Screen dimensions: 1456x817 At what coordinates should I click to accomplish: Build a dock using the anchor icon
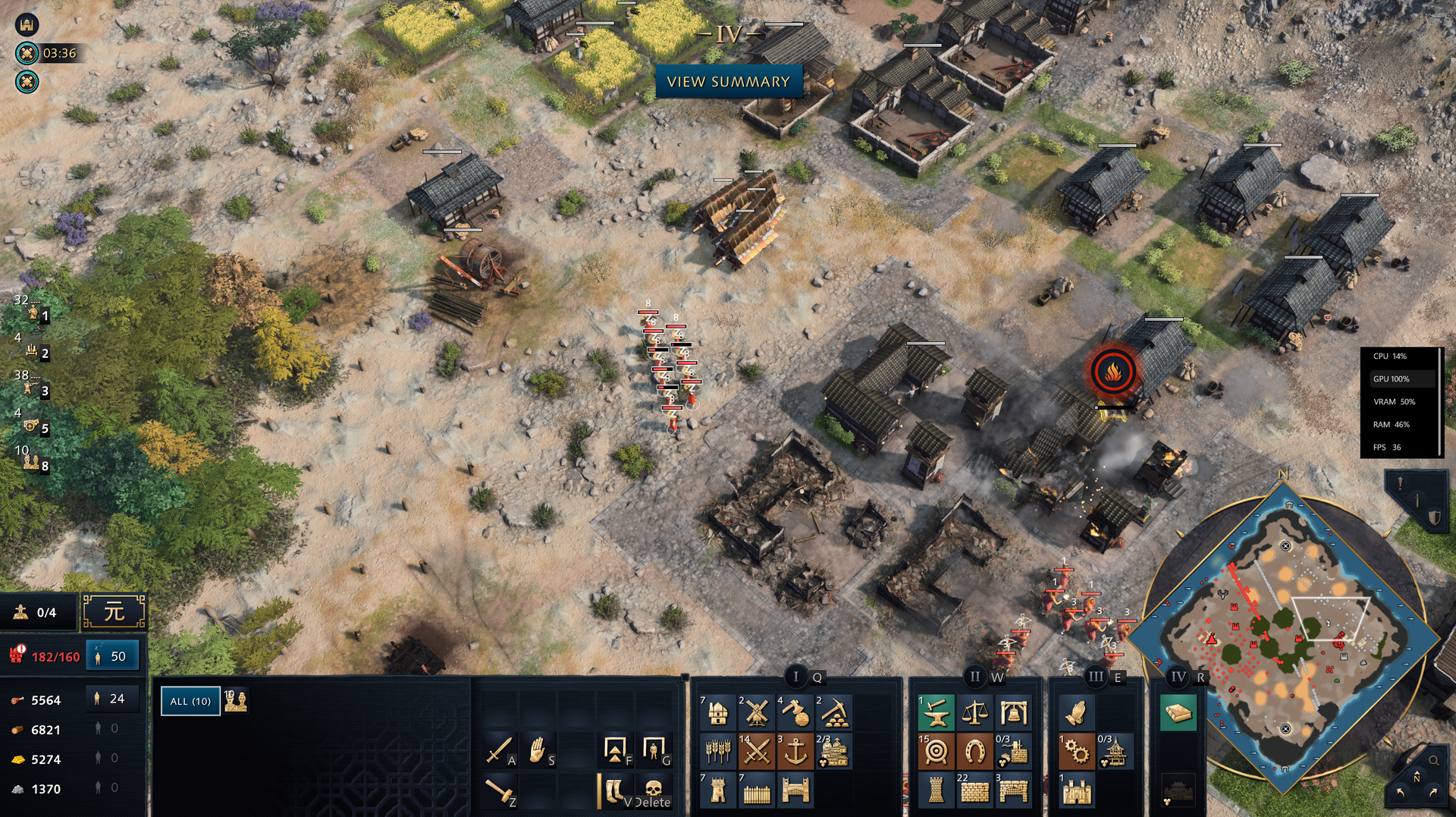(795, 752)
